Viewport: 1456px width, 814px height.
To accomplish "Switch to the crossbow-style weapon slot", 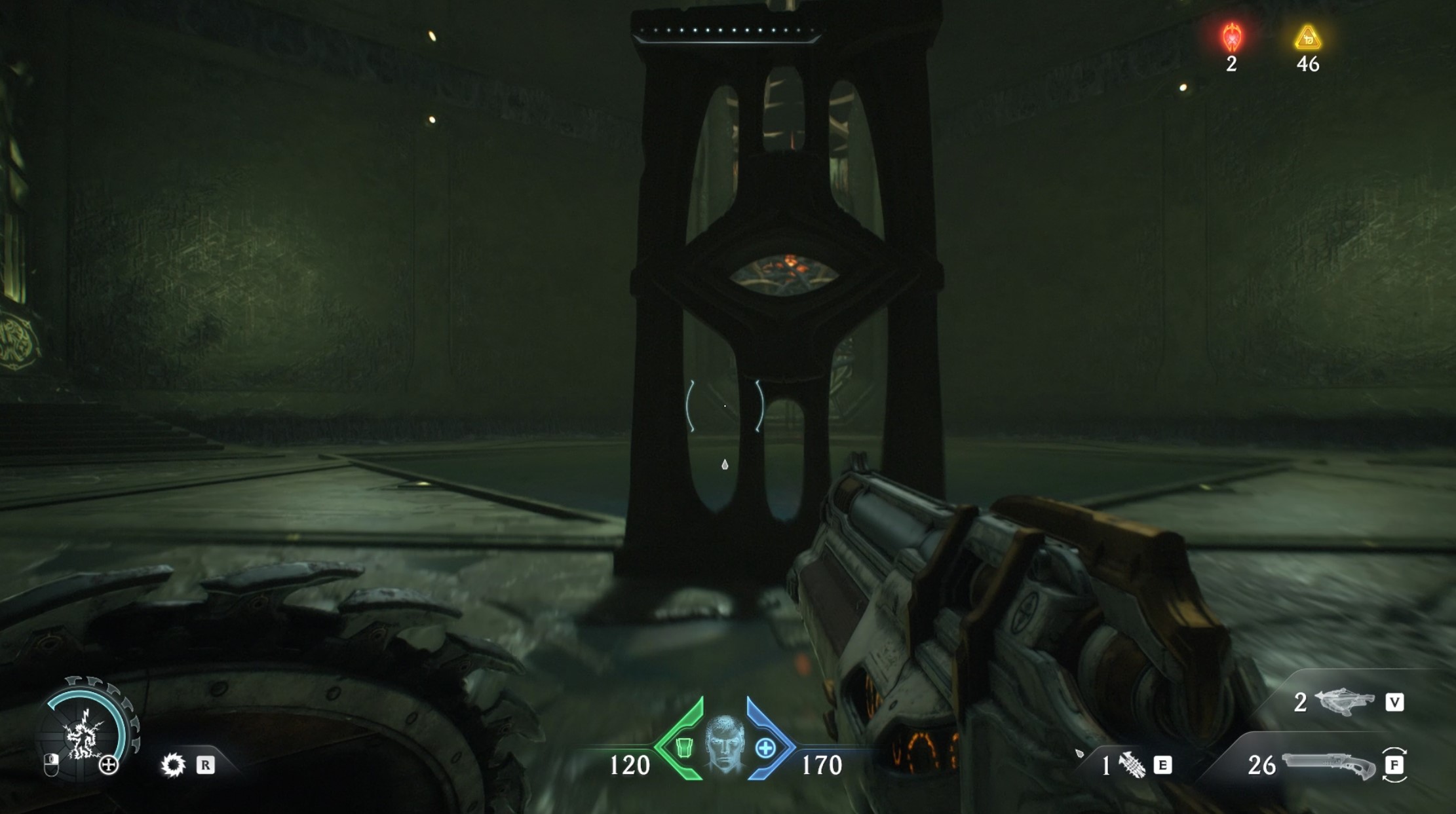I will coord(1345,702).
